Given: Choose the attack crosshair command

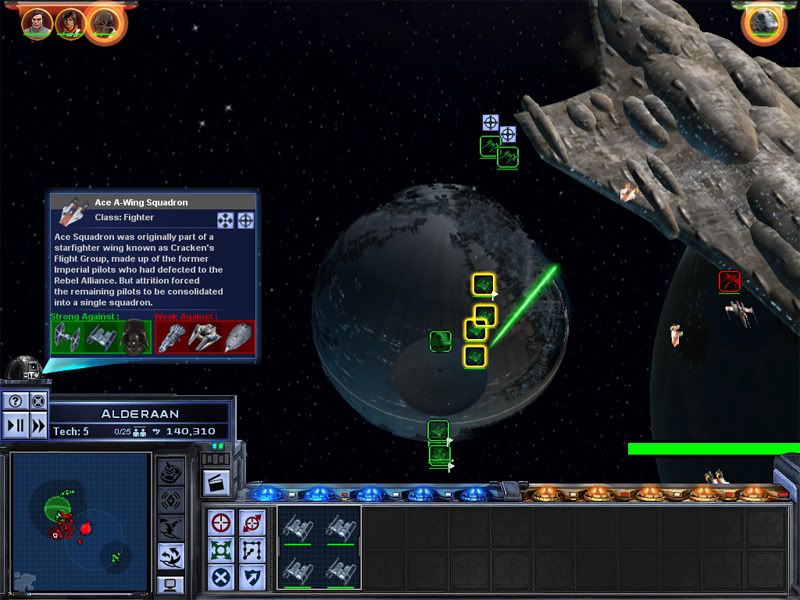Looking at the screenshot, I should [x=223, y=520].
